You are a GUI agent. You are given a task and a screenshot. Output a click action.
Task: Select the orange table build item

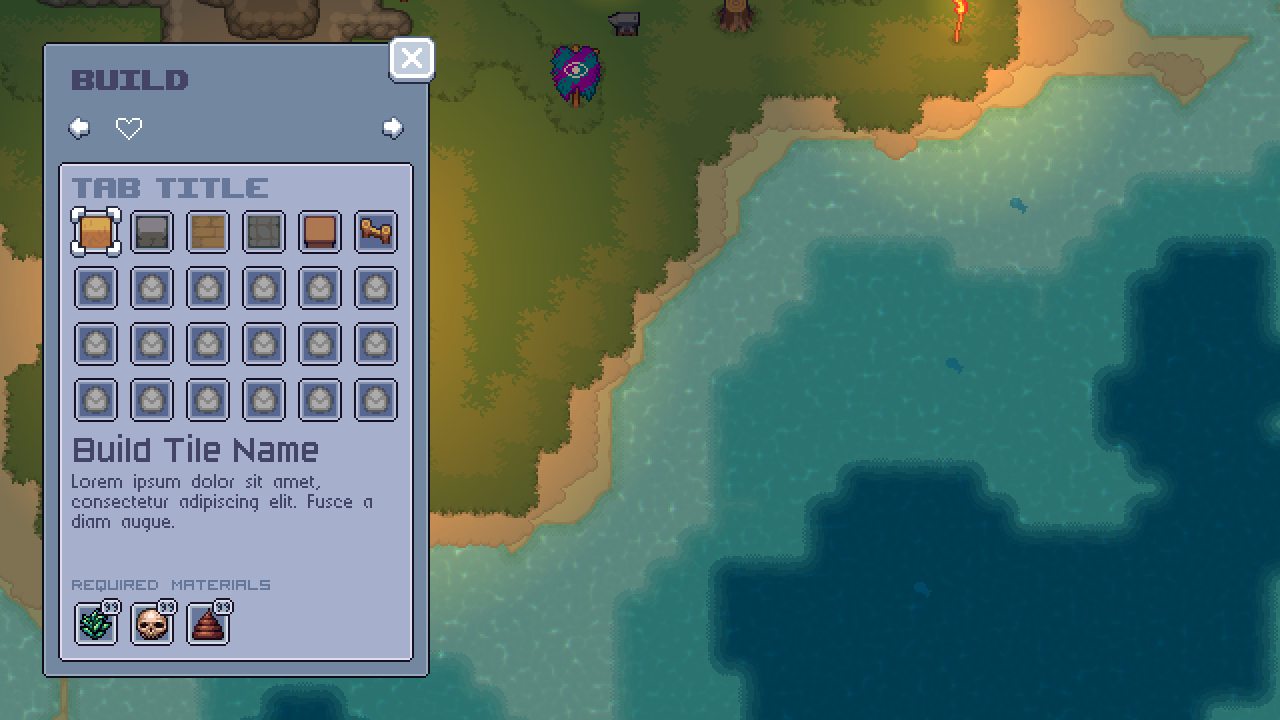coord(320,231)
